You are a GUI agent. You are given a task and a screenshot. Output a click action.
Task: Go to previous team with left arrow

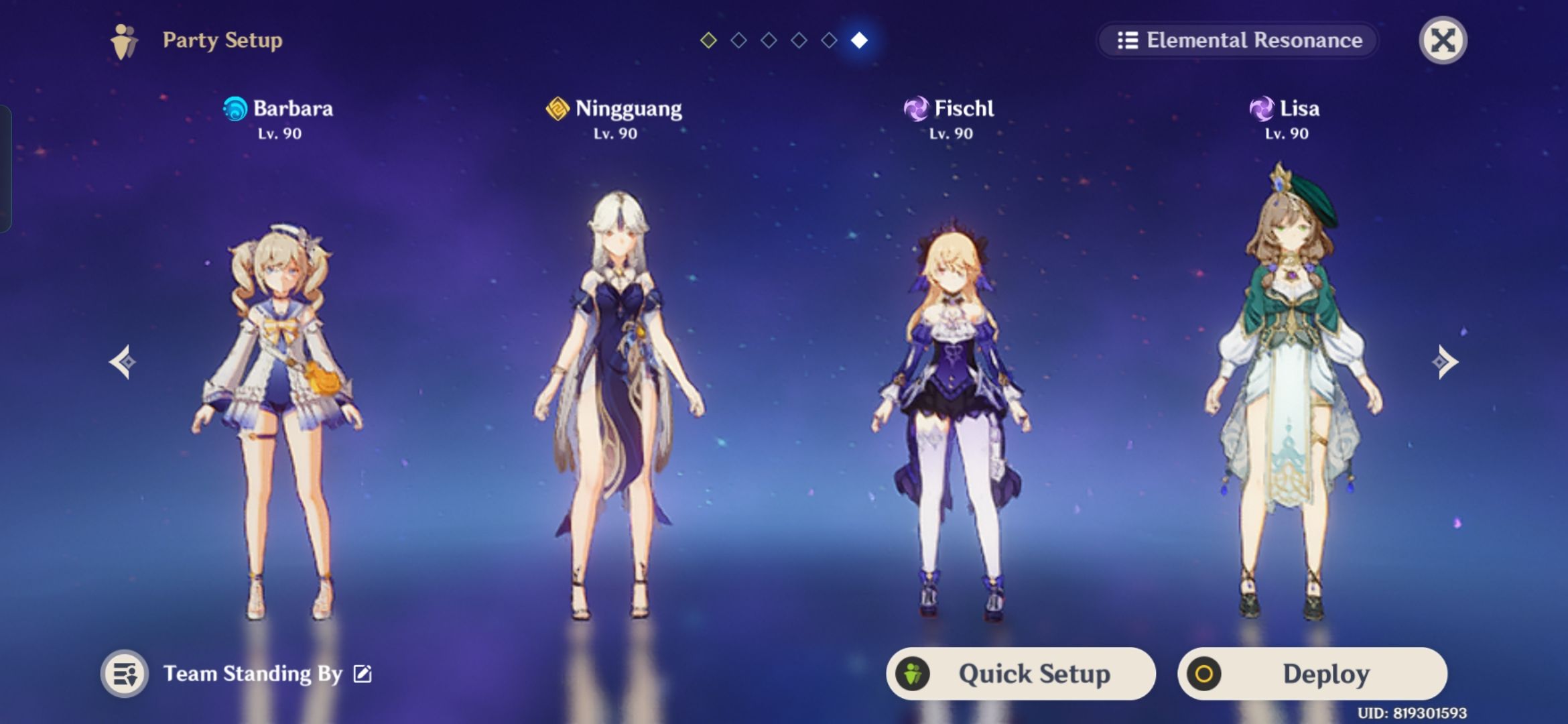point(123,362)
